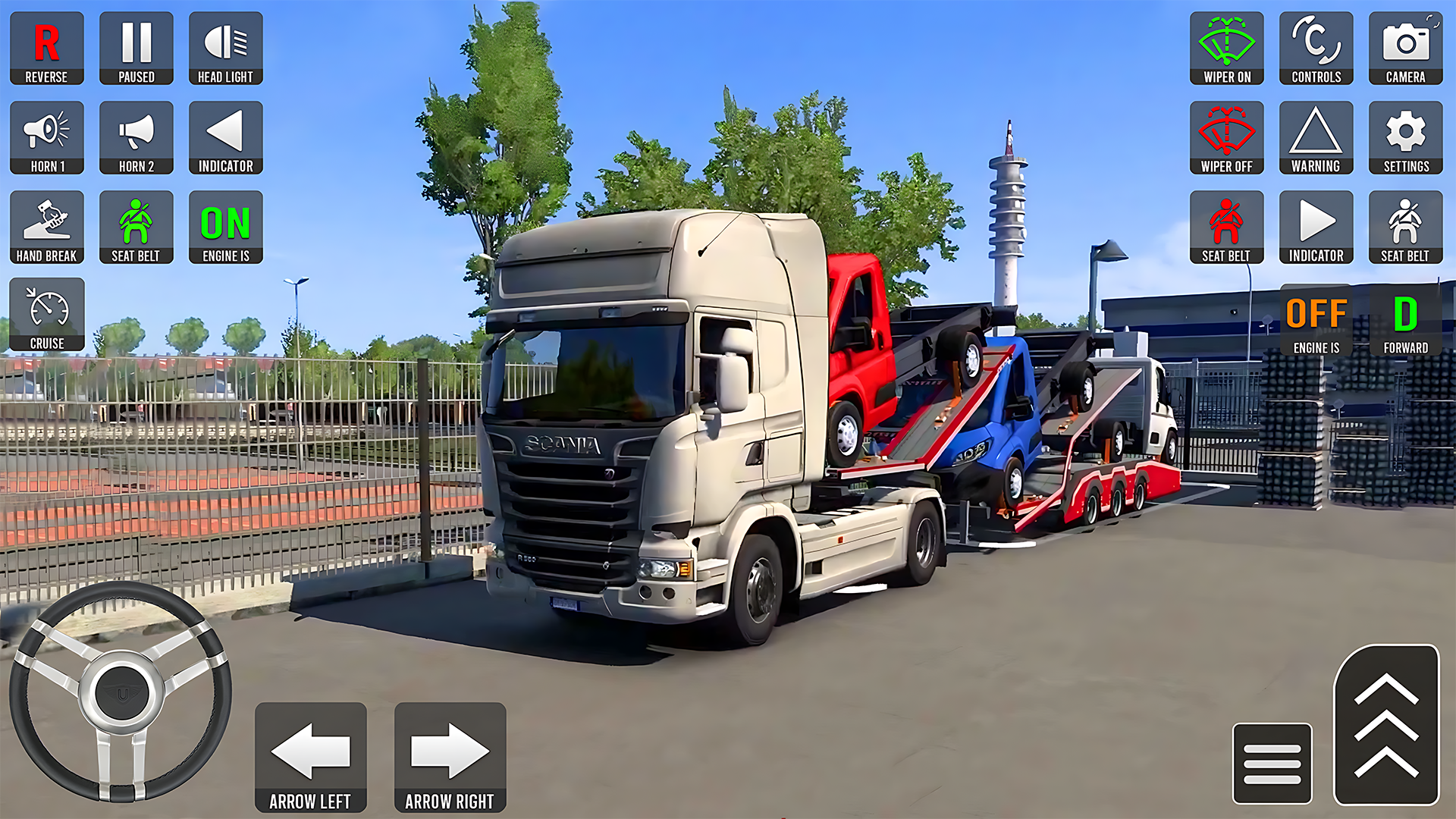Screen dimensions: 1456x819
Task: Trigger the Warning hazard lights
Action: click(x=1316, y=136)
